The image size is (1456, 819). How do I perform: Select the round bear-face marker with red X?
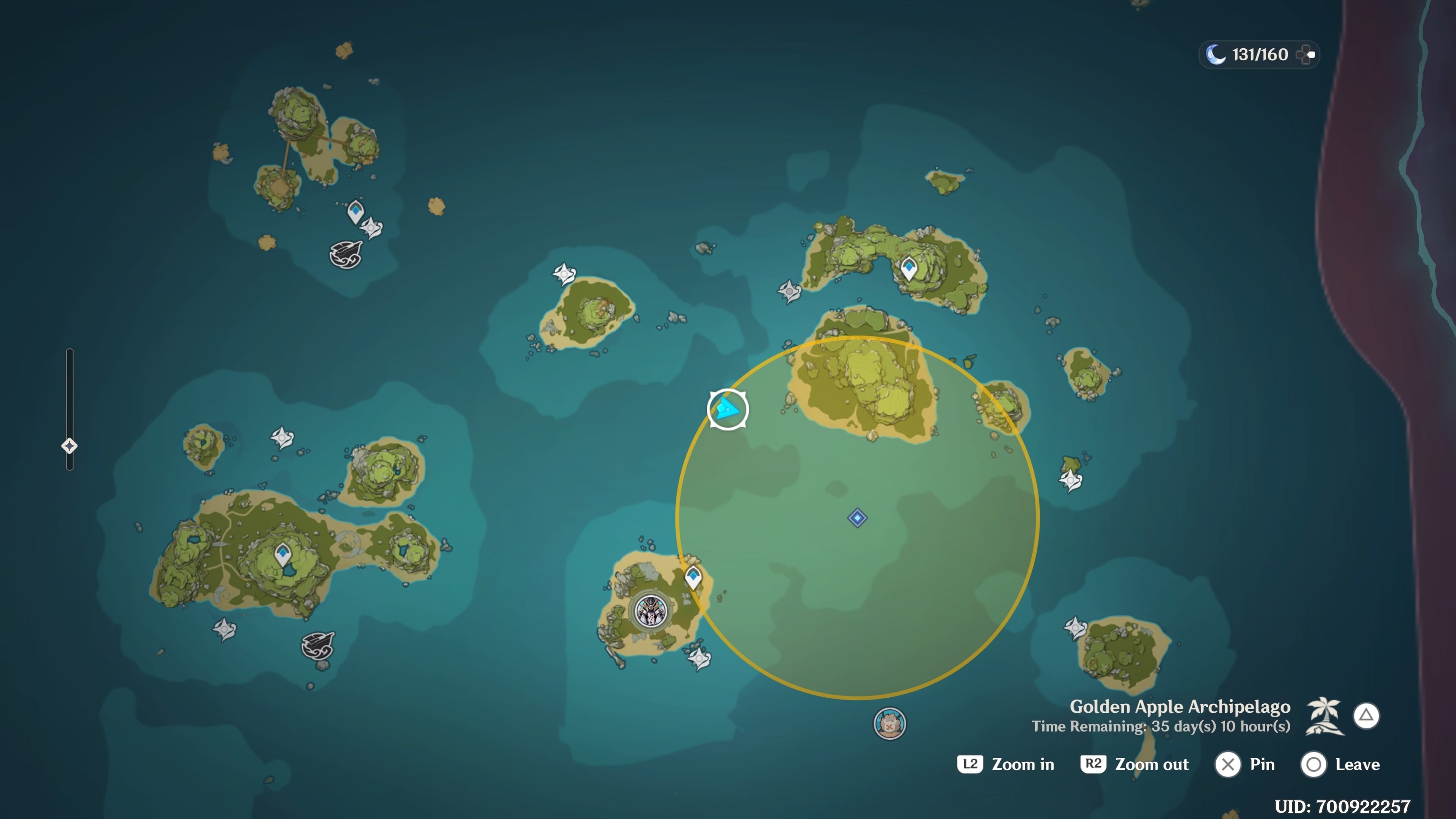coord(890,723)
